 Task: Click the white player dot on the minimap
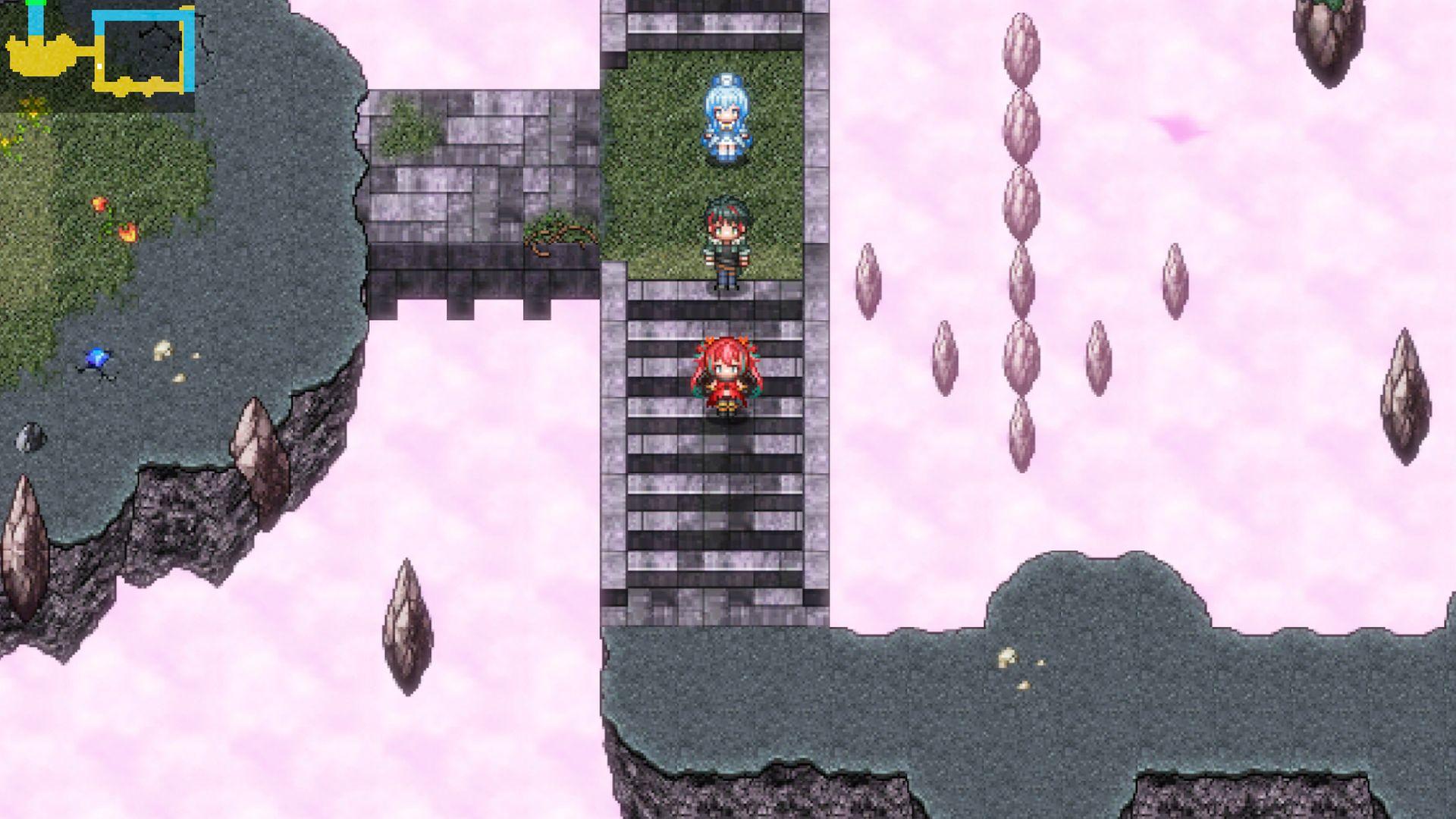[99, 67]
